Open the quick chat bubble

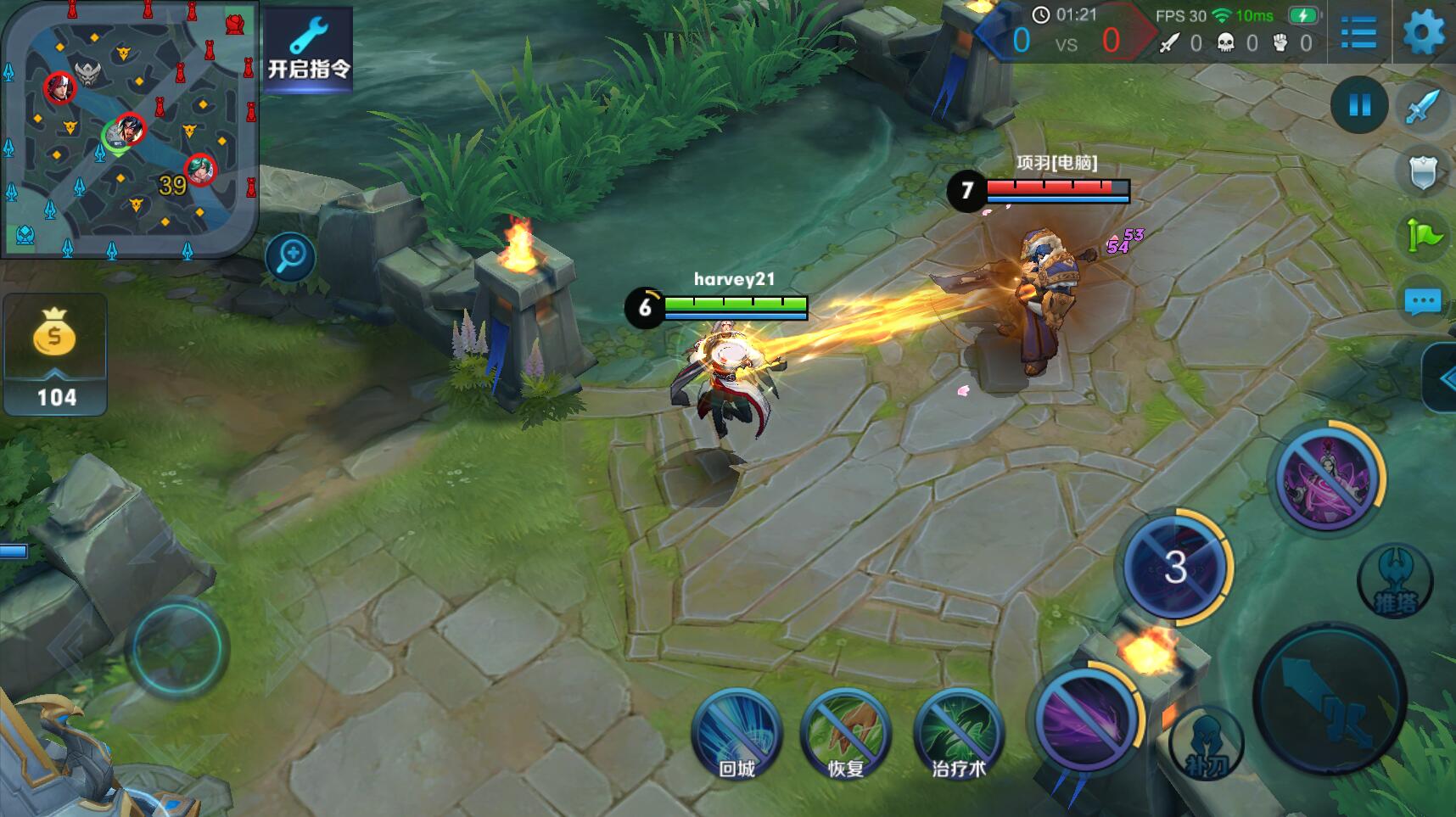pos(1423,300)
